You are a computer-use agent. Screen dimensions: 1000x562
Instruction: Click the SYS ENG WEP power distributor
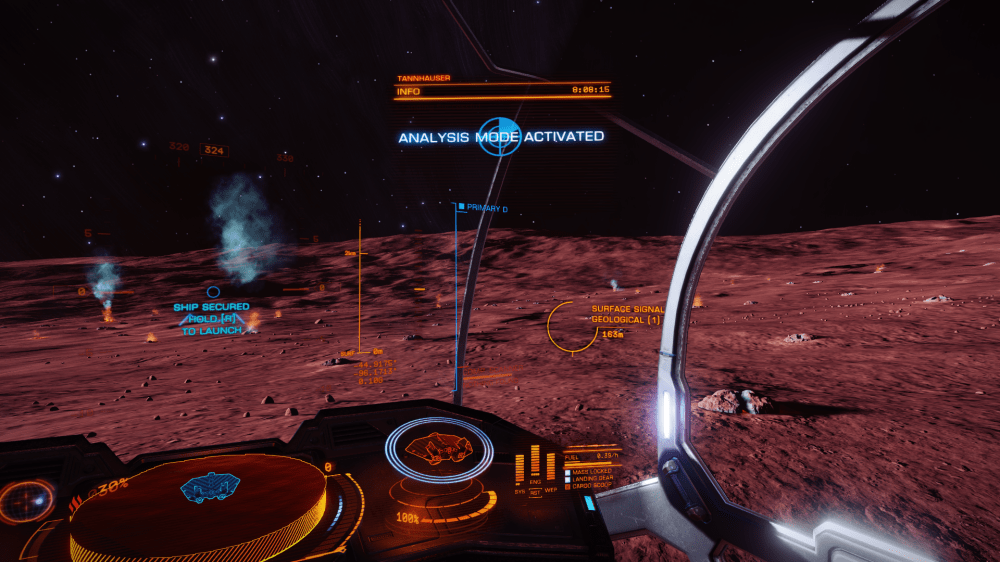[535, 470]
